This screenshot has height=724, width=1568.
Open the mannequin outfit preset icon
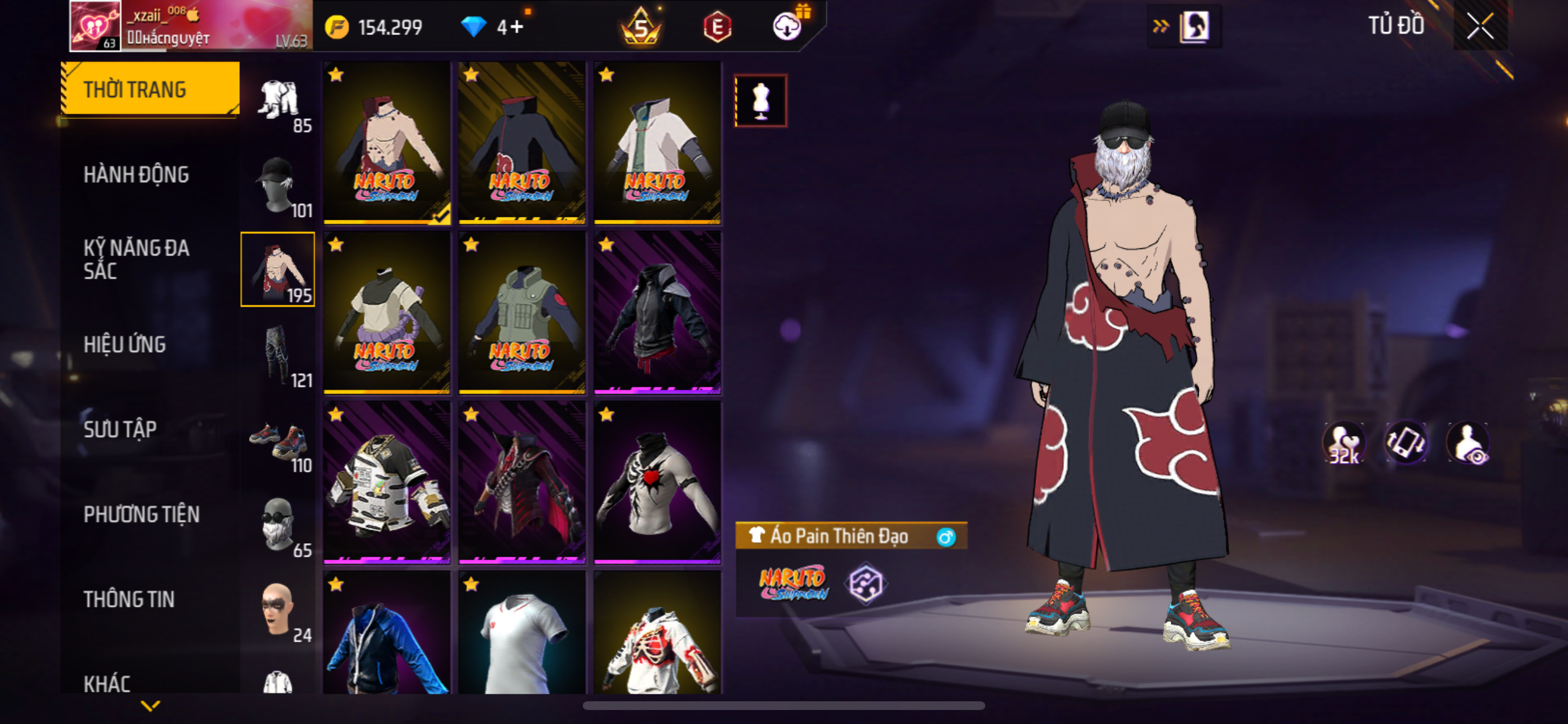pos(760,101)
